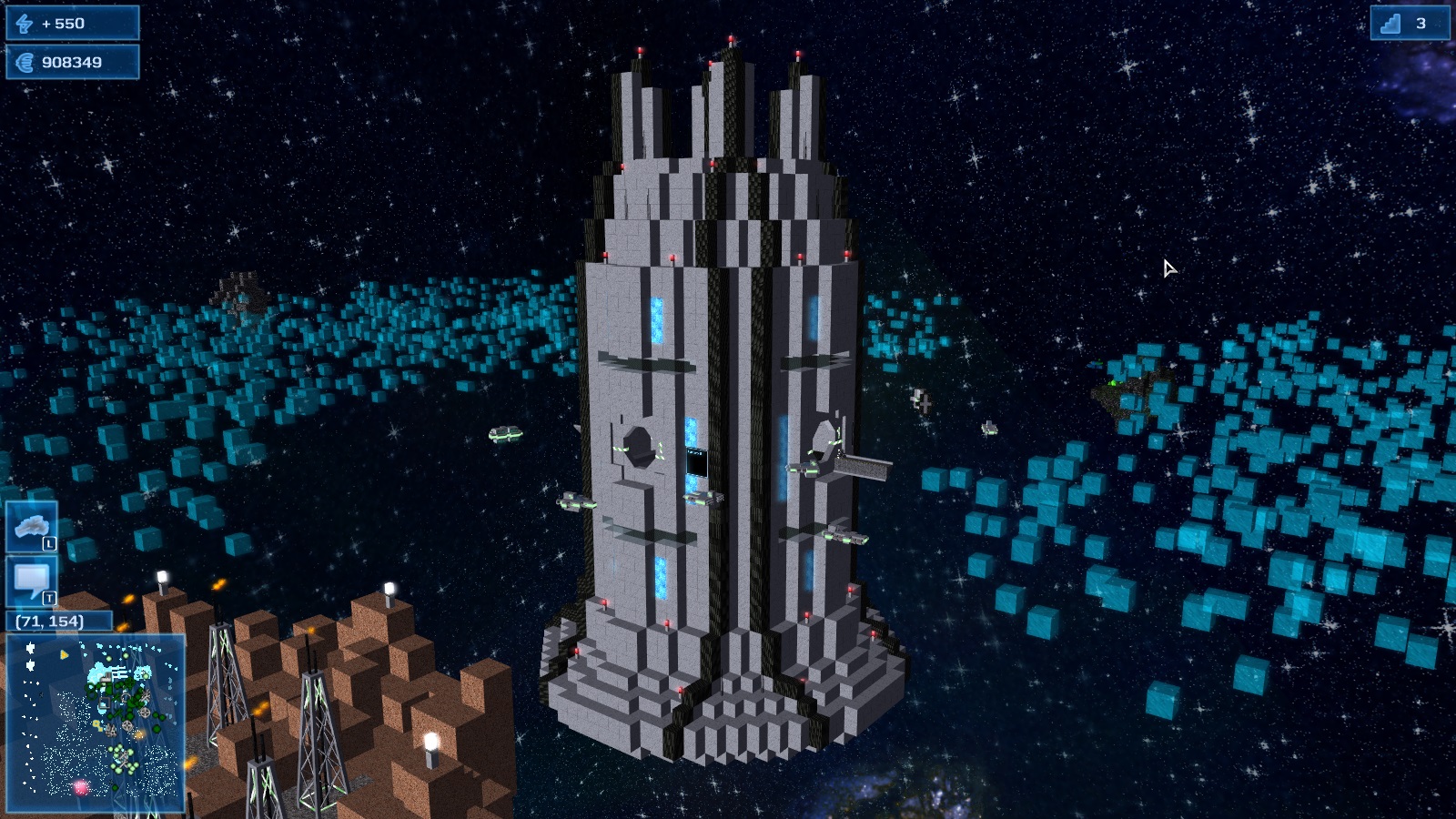Open the cloud icon panel
This screenshot has height=819, width=1456.
[x=32, y=526]
